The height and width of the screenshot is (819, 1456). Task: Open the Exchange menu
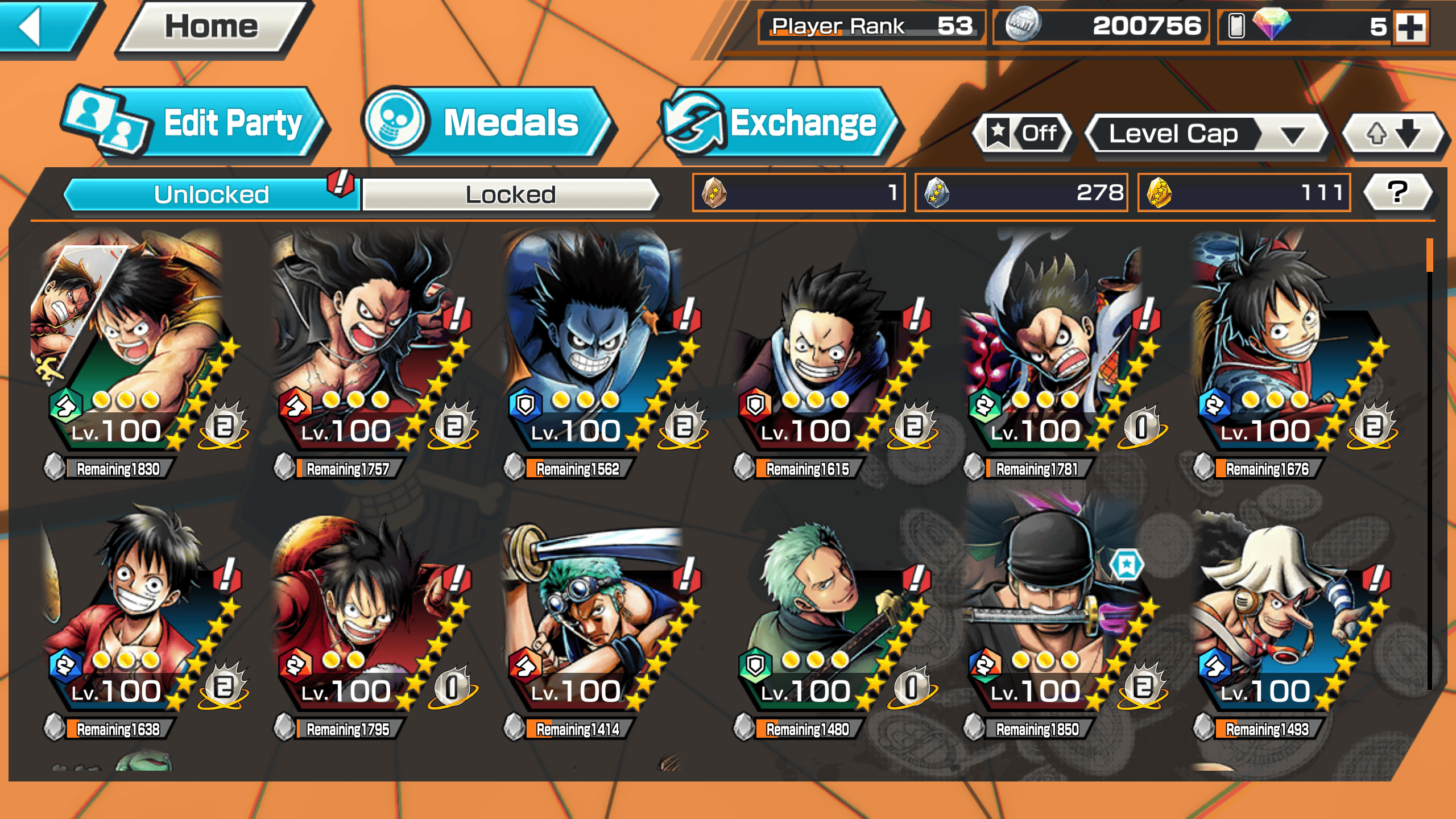(x=780, y=123)
